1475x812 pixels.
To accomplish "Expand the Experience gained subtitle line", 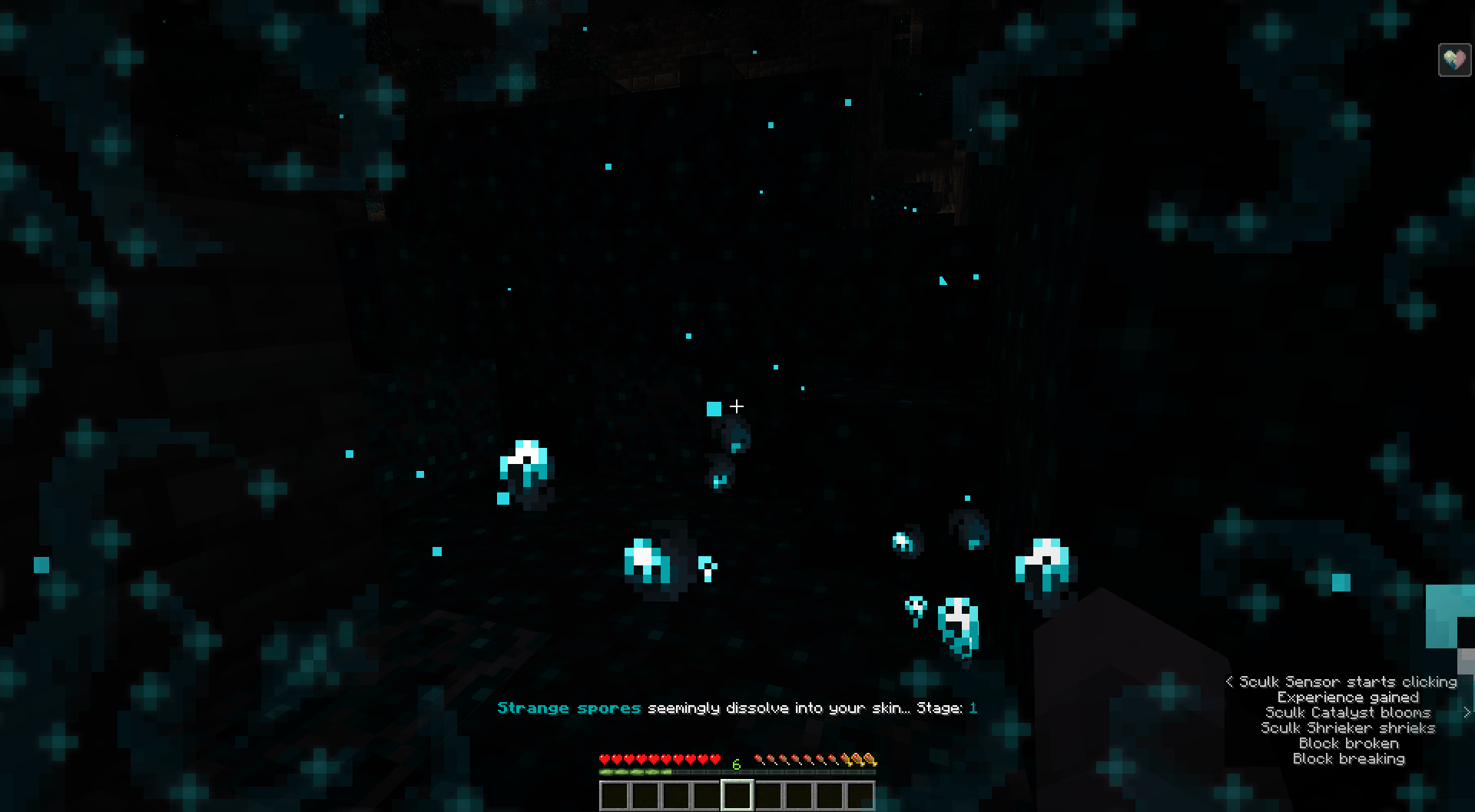I will [x=1348, y=697].
